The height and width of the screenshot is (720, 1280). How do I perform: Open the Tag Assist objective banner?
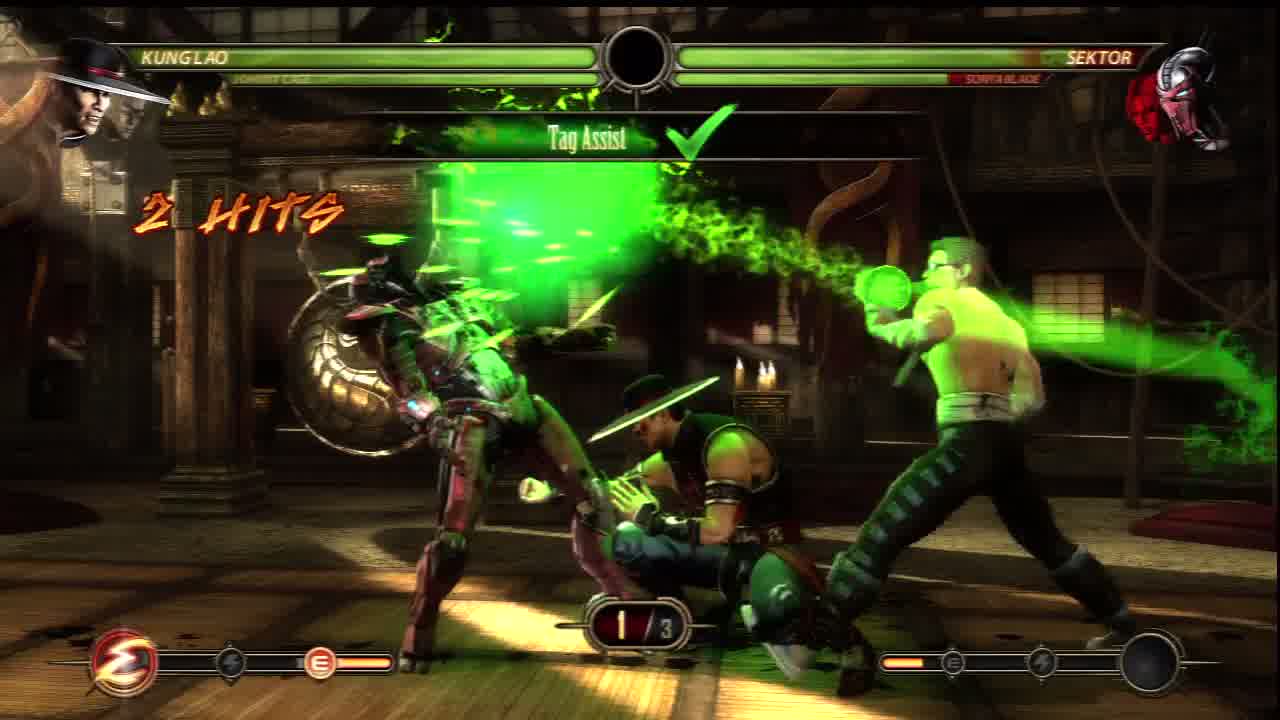tap(588, 138)
